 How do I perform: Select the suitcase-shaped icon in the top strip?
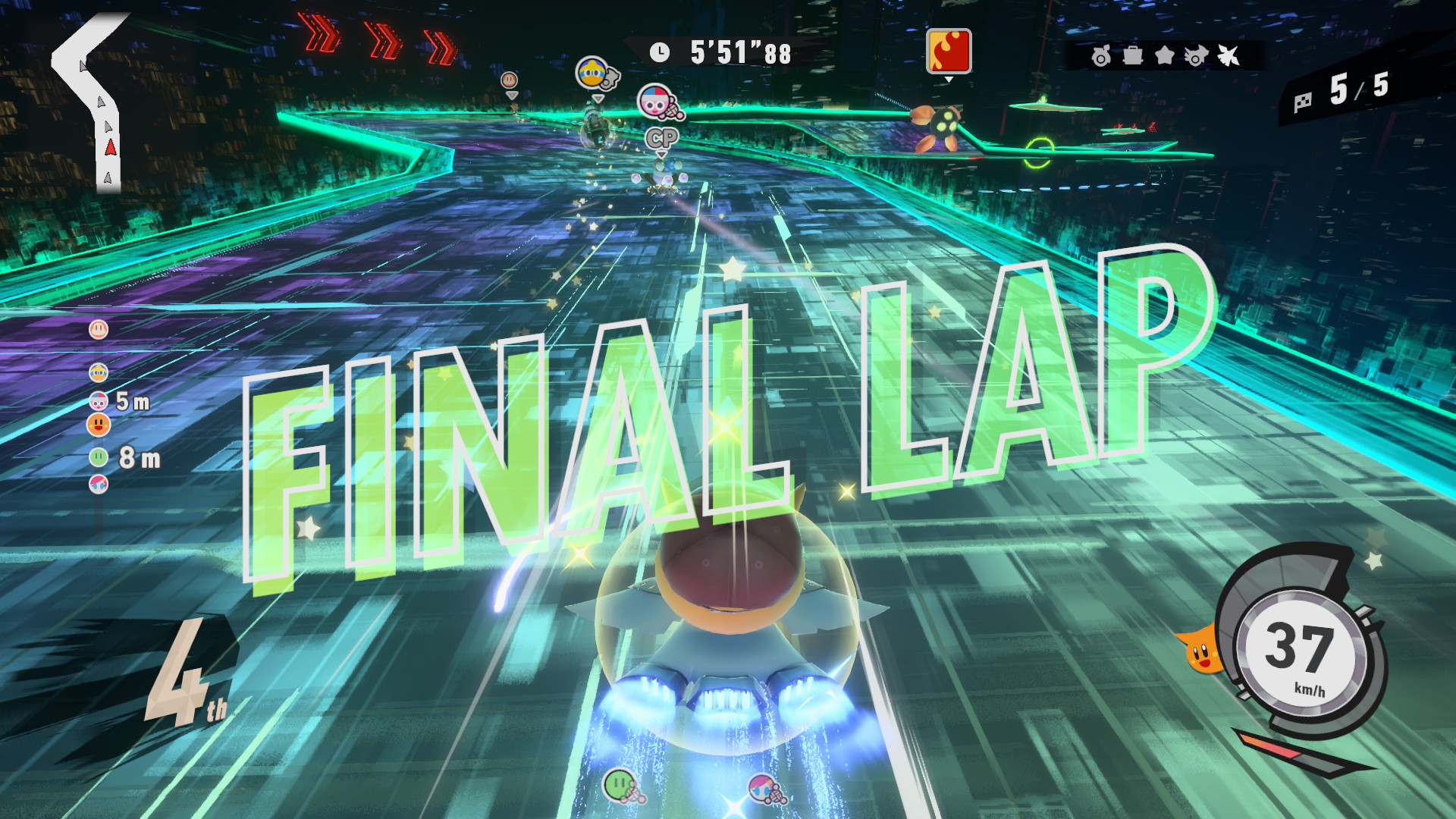(x=1132, y=55)
